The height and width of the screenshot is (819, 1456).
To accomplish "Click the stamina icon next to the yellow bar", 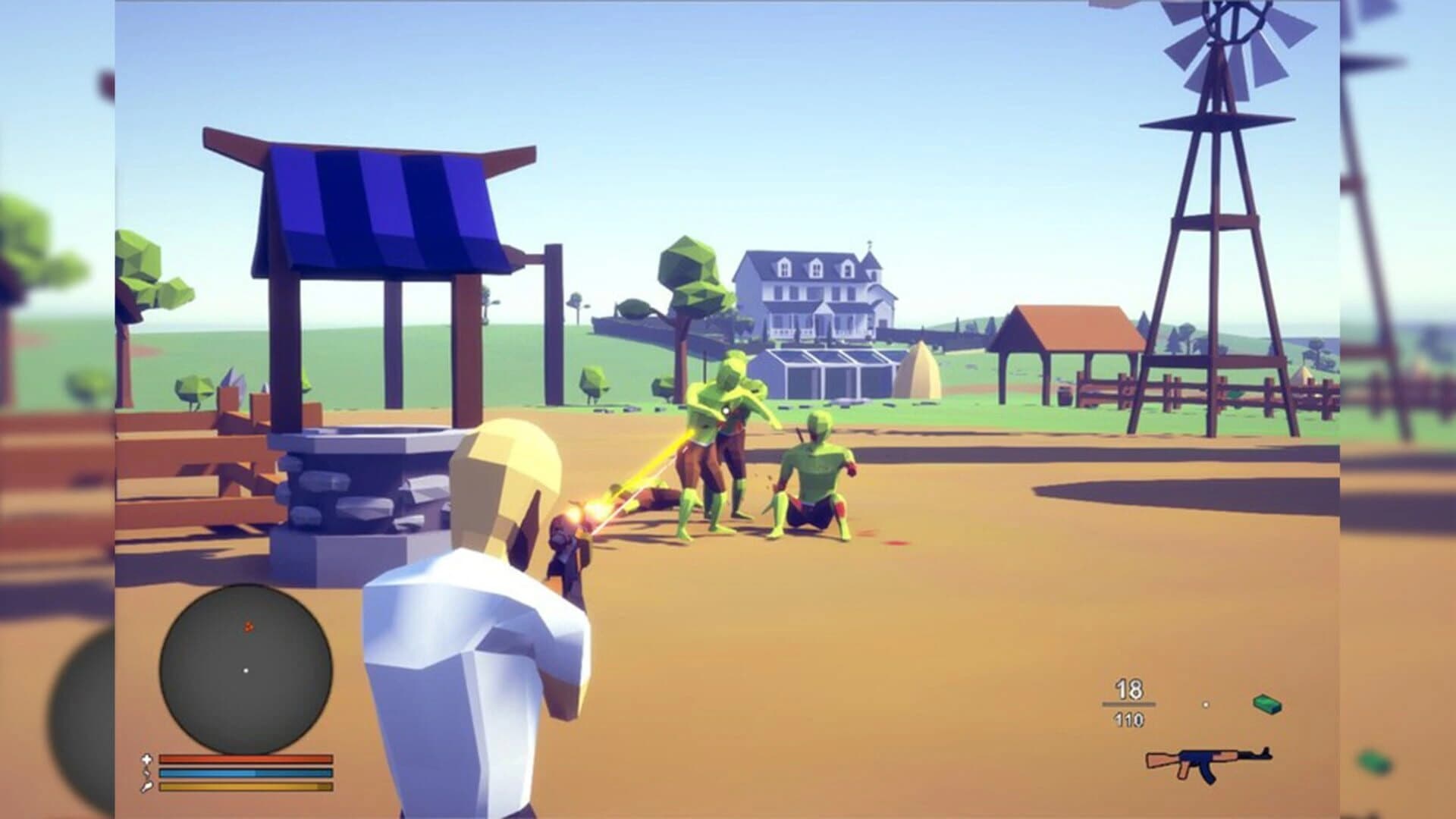I will (147, 787).
